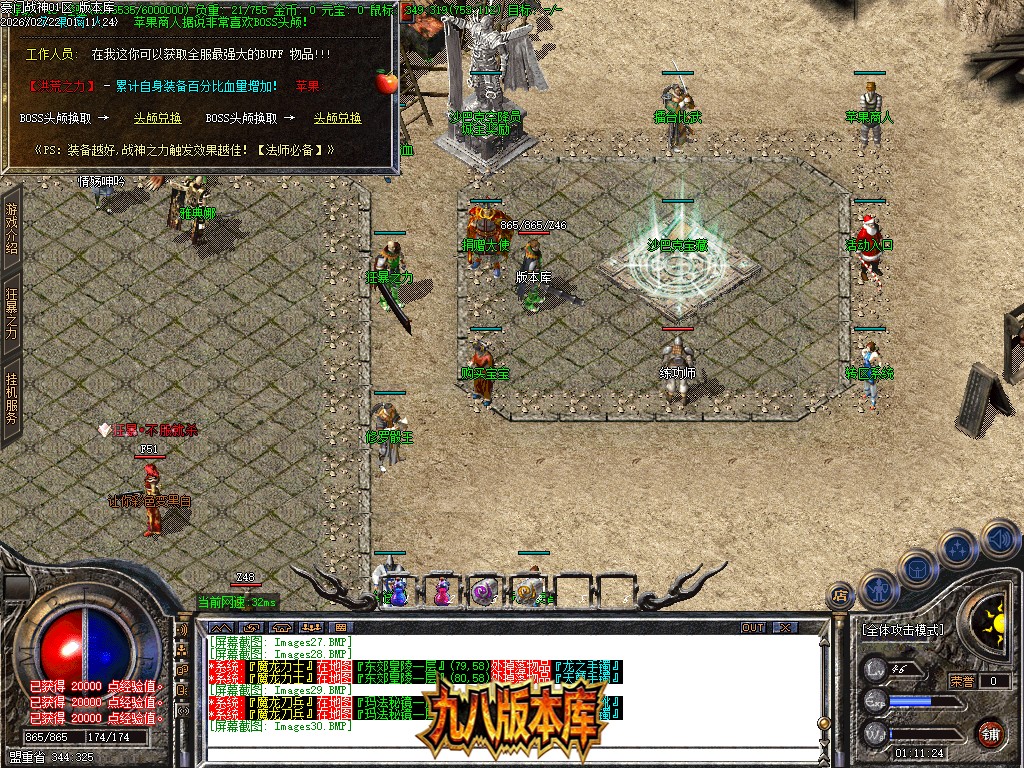Open the character equipment round button

[878, 590]
